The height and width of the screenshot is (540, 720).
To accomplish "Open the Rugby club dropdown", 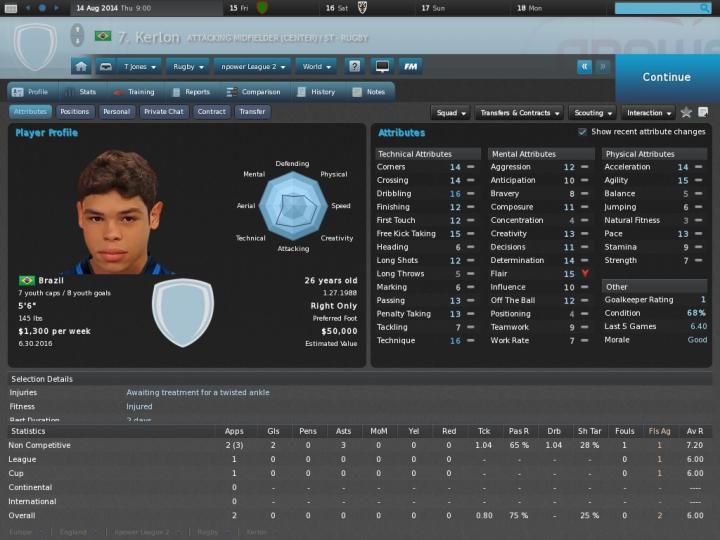I will [188, 67].
